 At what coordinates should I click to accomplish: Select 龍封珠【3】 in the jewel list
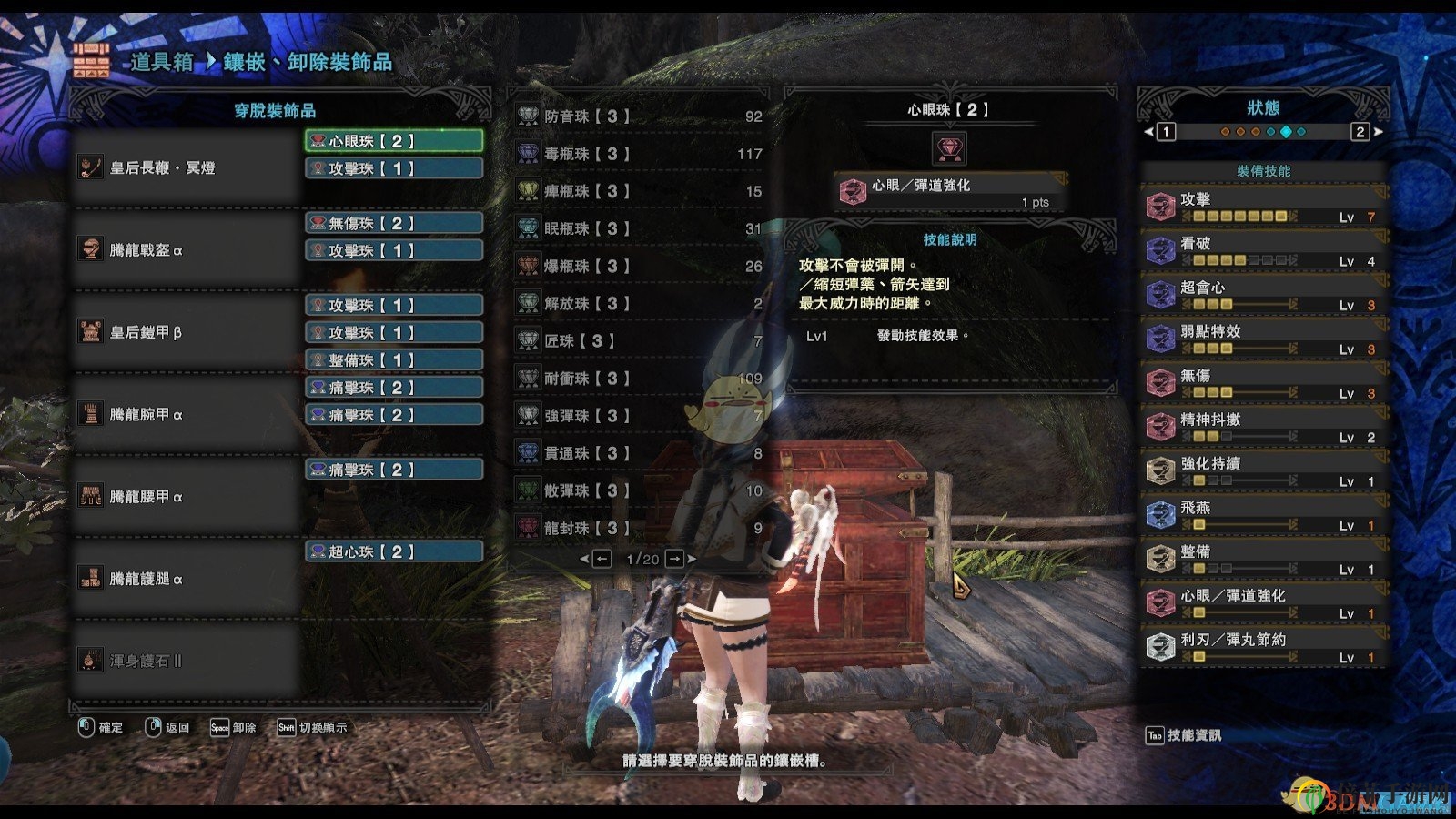[x=639, y=528]
